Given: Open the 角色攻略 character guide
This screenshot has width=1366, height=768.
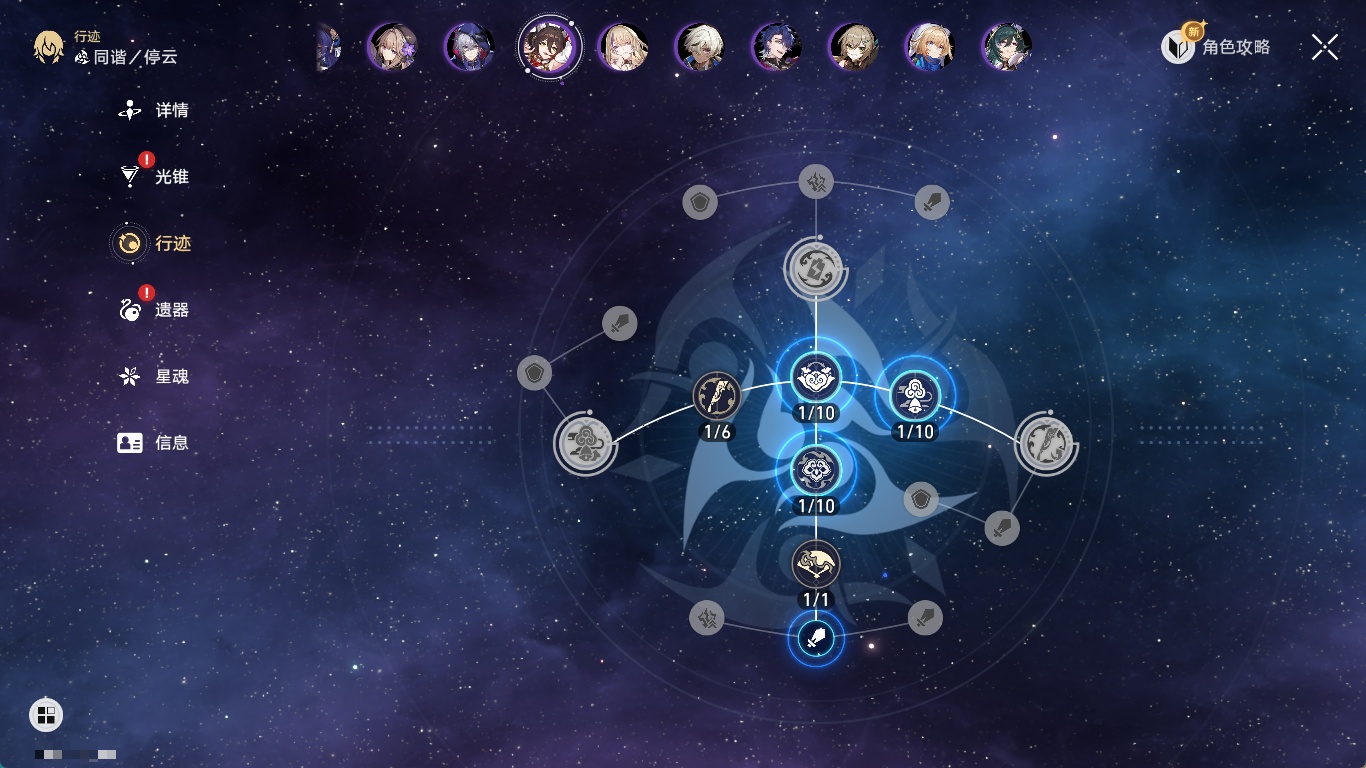Looking at the screenshot, I should click(x=1216, y=46).
